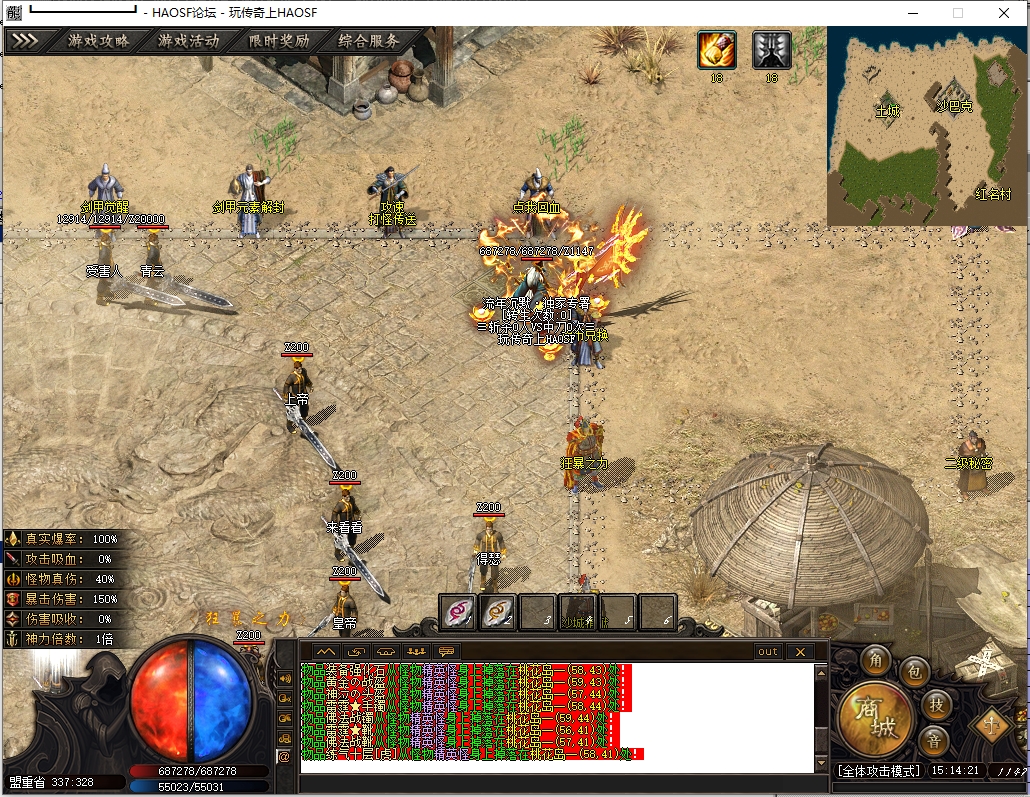Maximize the game window
1030x797 pixels.
coord(957,13)
